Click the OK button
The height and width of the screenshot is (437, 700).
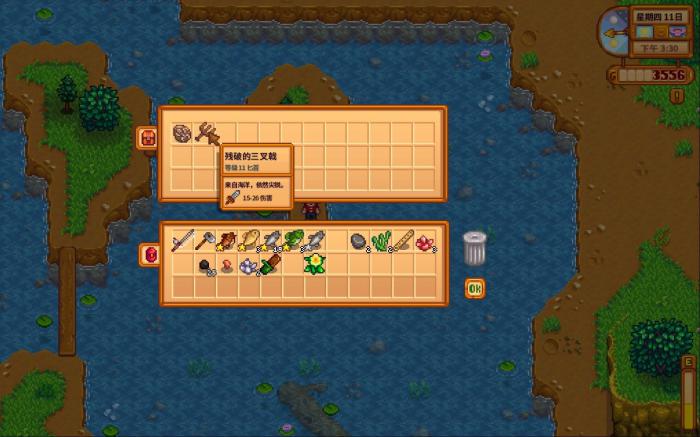click(x=474, y=289)
